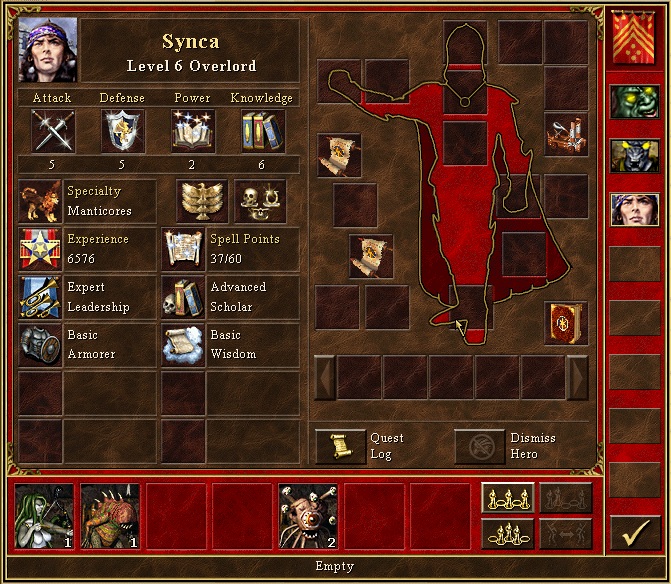View the Attack primary skill icon
This screenshot has height=584, width=671.
click(52, 130)
